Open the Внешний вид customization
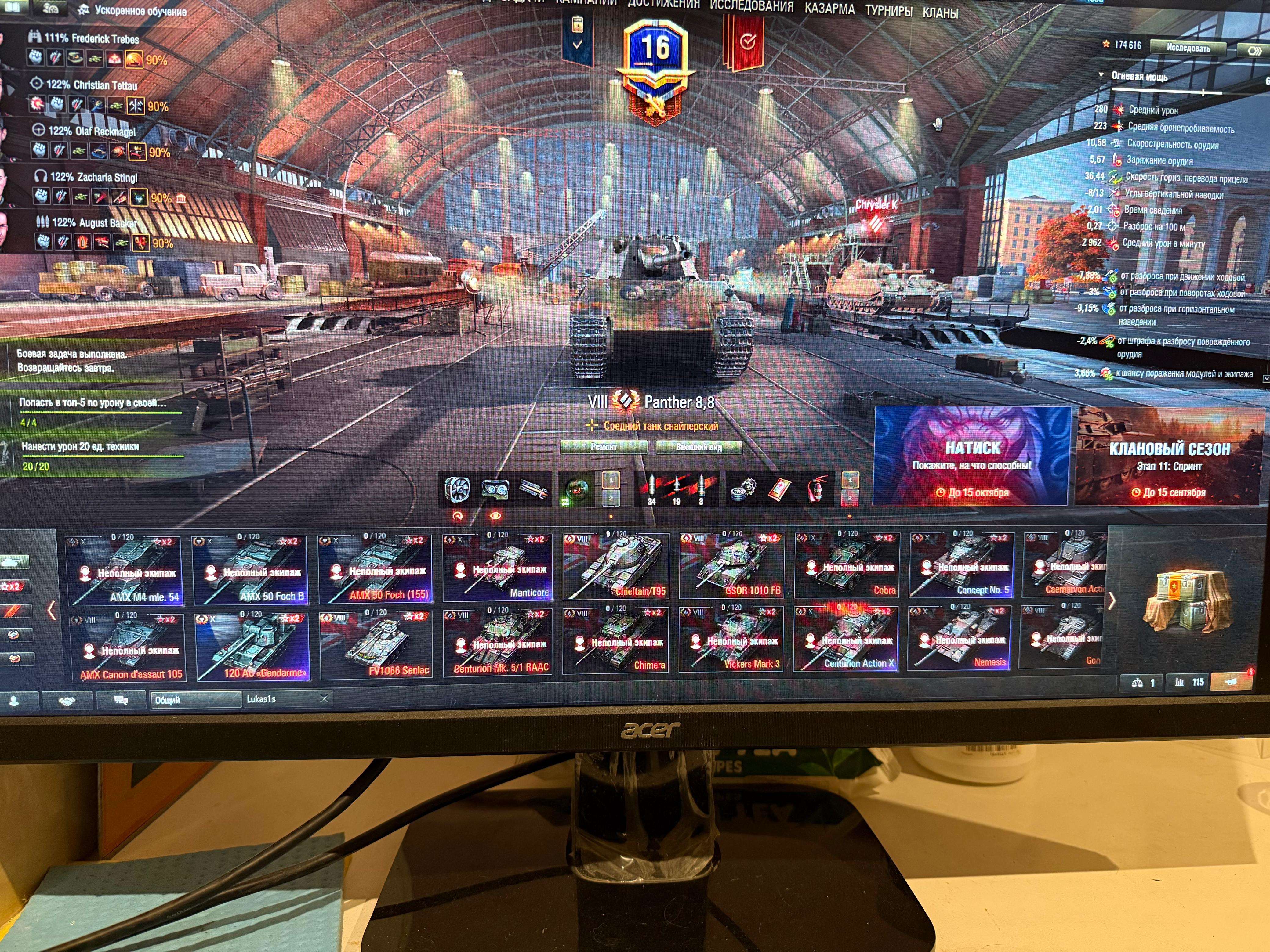 coord(699,447)
